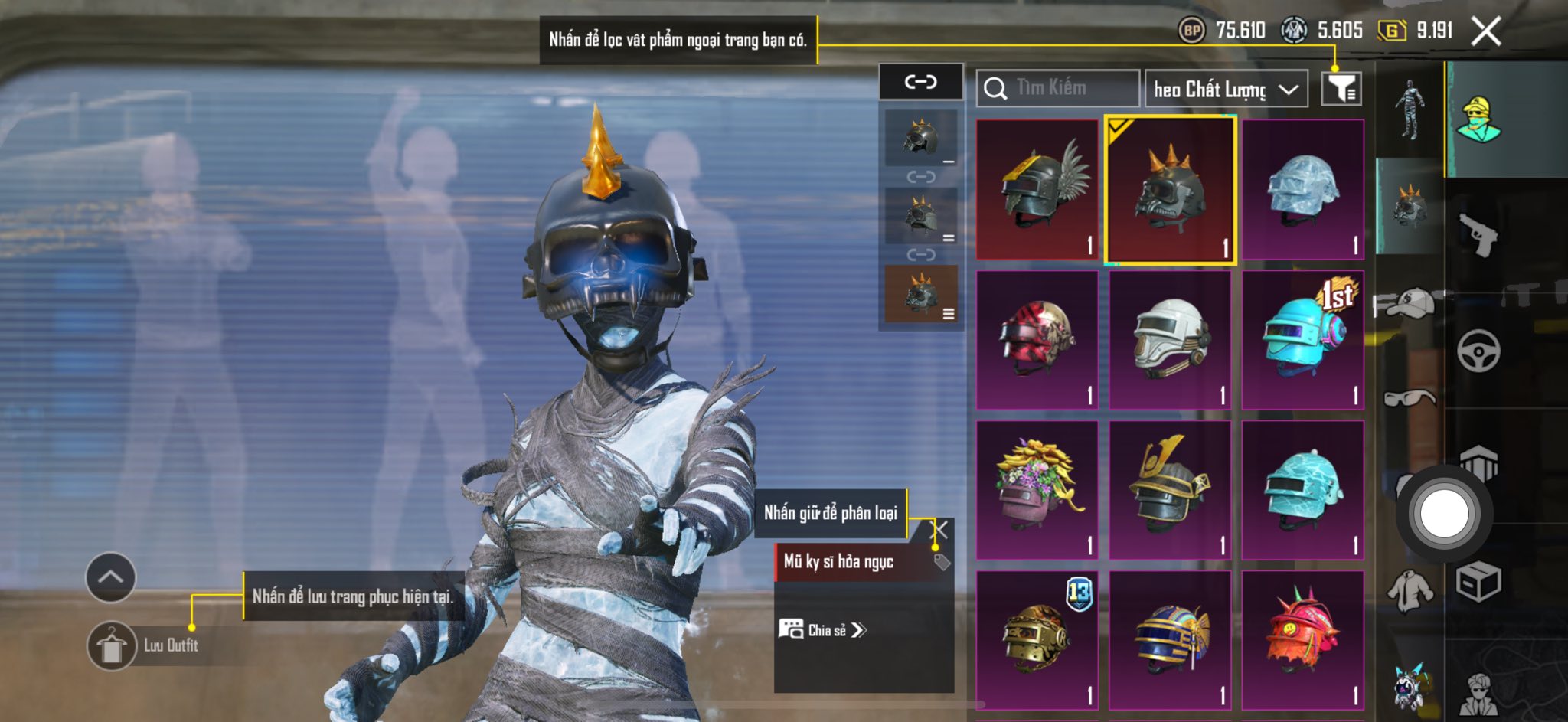Click the chain link button above helmet list

(920, 82)
